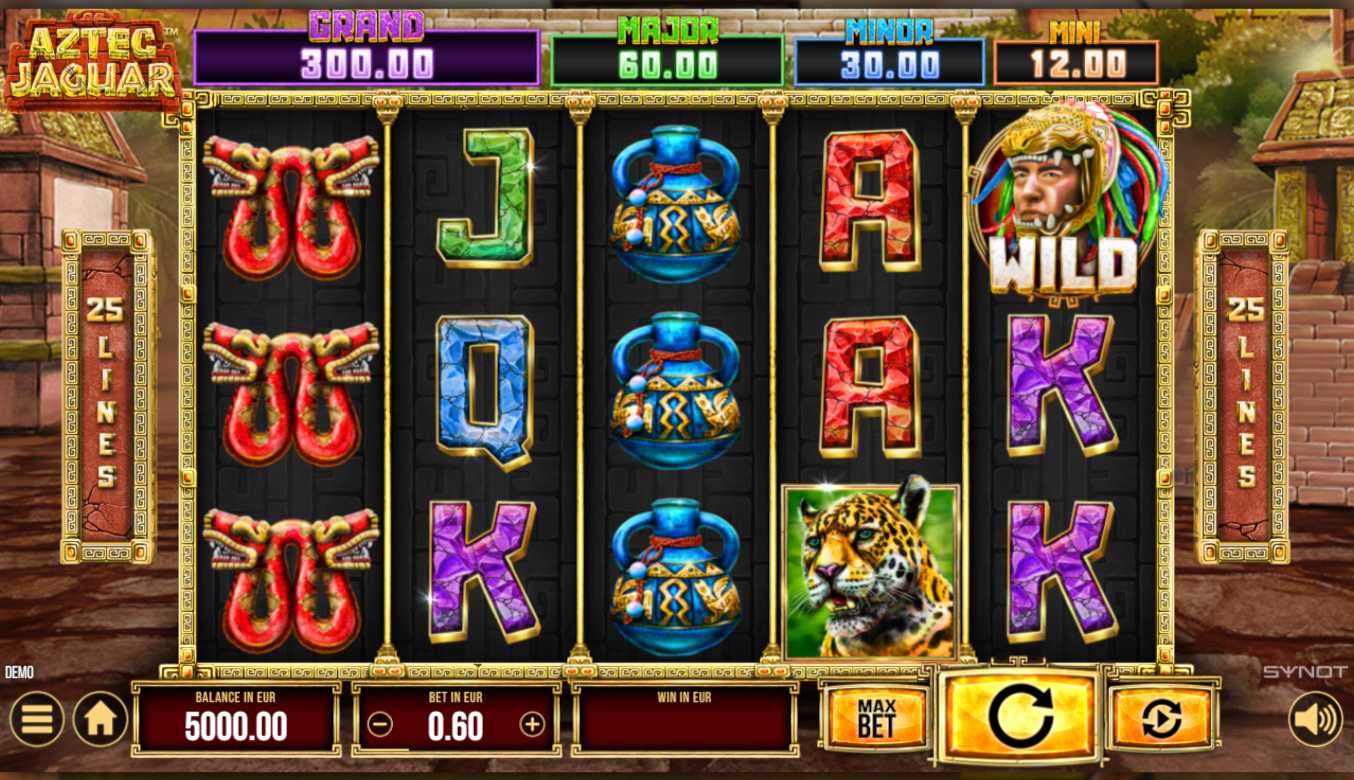
Task: Set the wager with MAX BET
Action: [x=876, y=718]
